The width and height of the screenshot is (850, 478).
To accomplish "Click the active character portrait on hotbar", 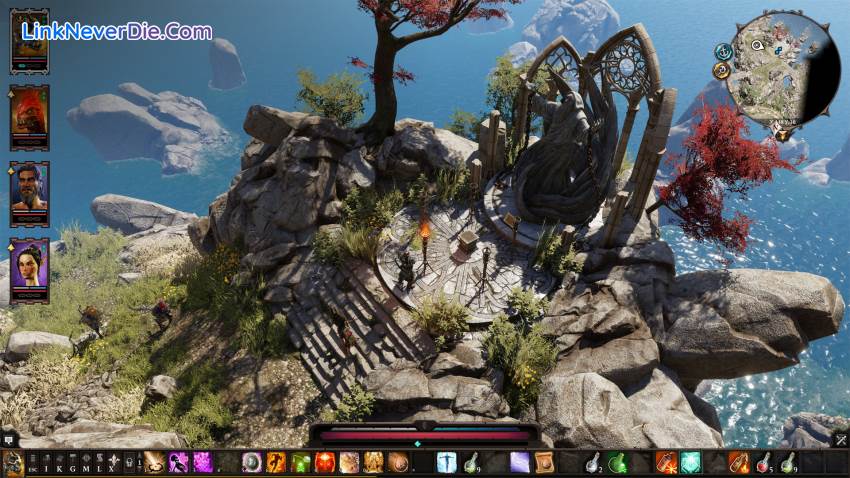I will coord(13,463).
